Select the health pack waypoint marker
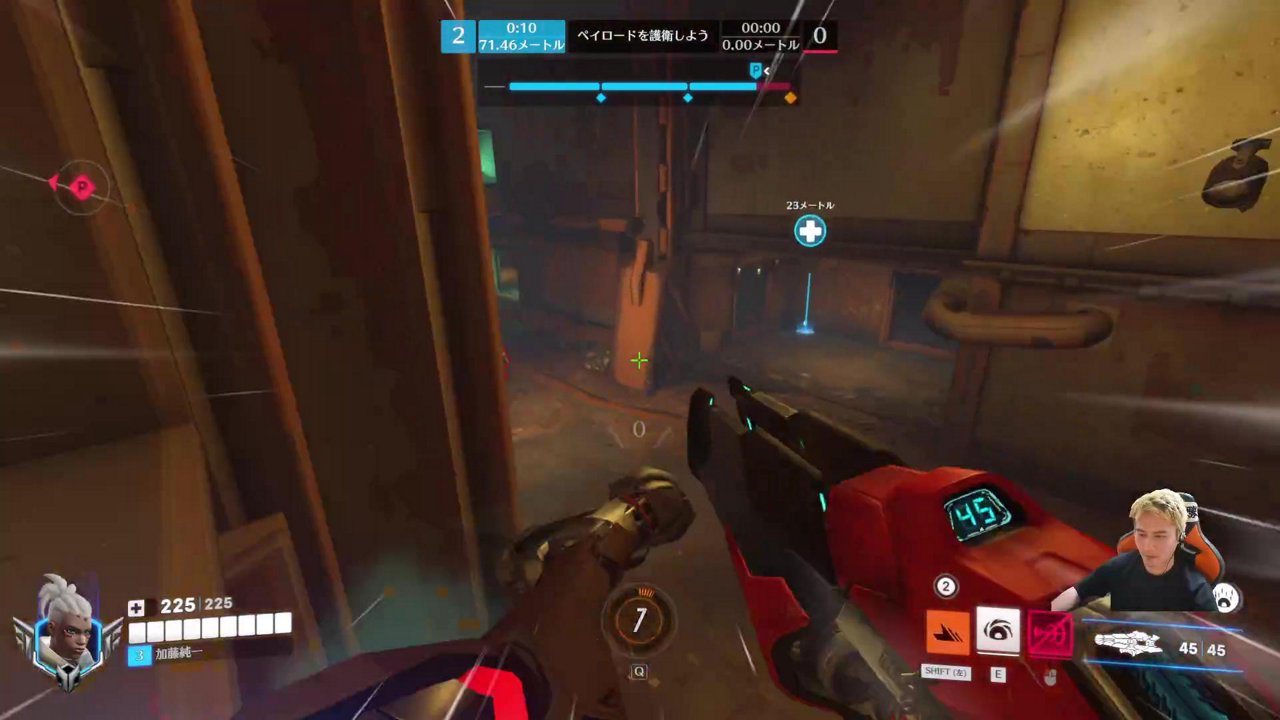The height and width of the screenshot is (720, 1280). click(809, 232)
